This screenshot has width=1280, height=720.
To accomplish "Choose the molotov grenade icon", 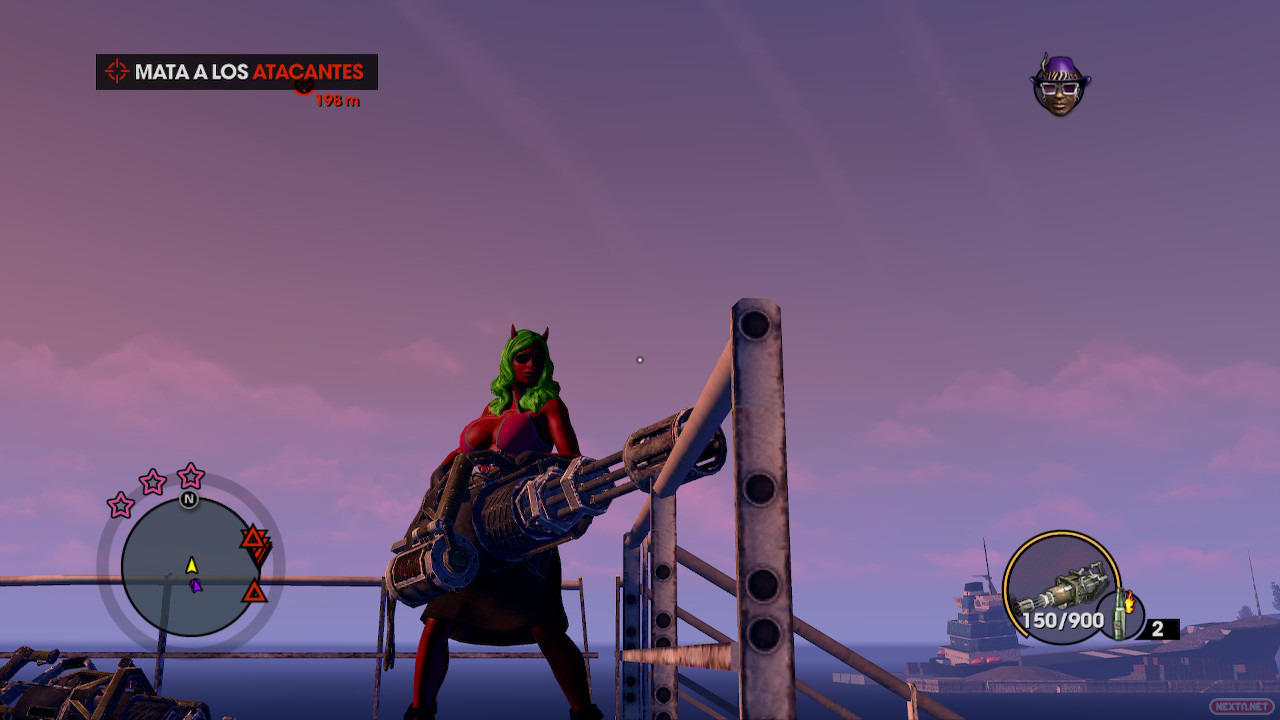I will click(1120, 615).
